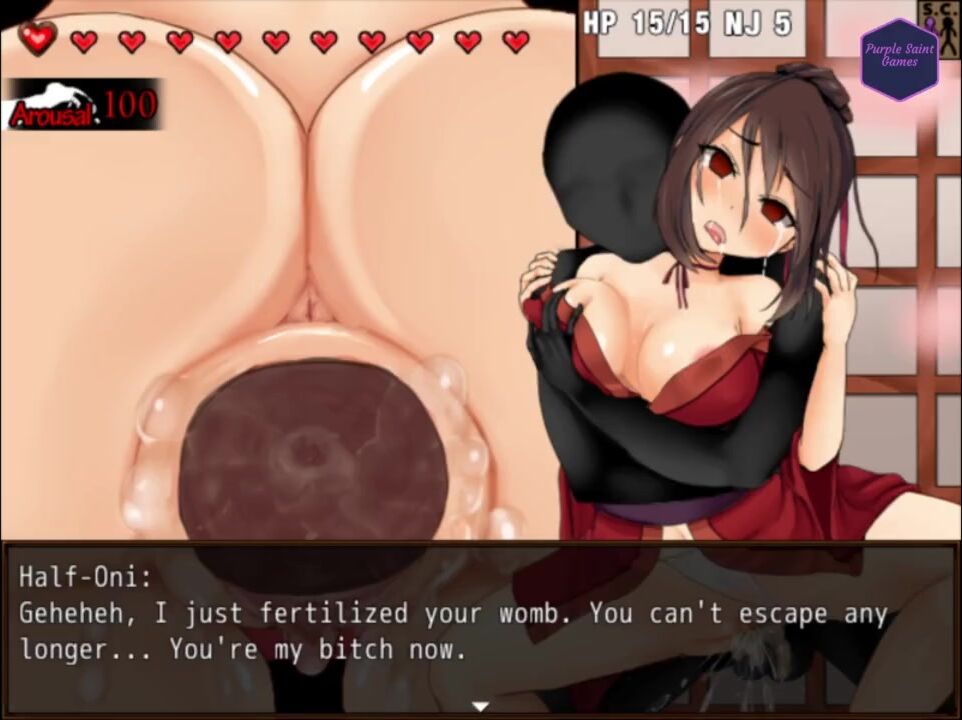The width and height of the screenshot is (962, 720).
Task: Click the Purple Saint Games hexagon logo
Action: (x=899, y=60)
